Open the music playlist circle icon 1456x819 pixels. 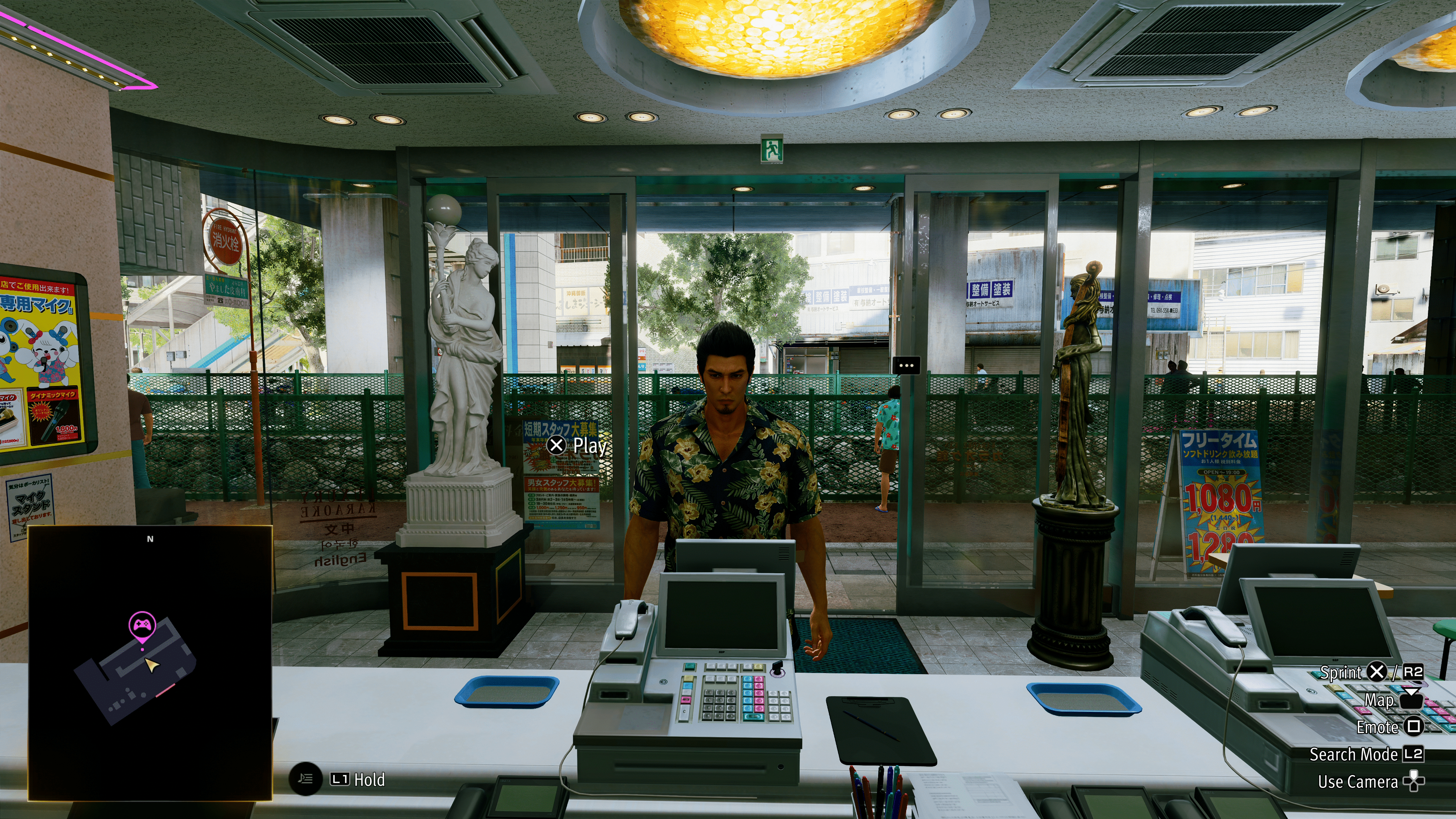click(306, 780)
